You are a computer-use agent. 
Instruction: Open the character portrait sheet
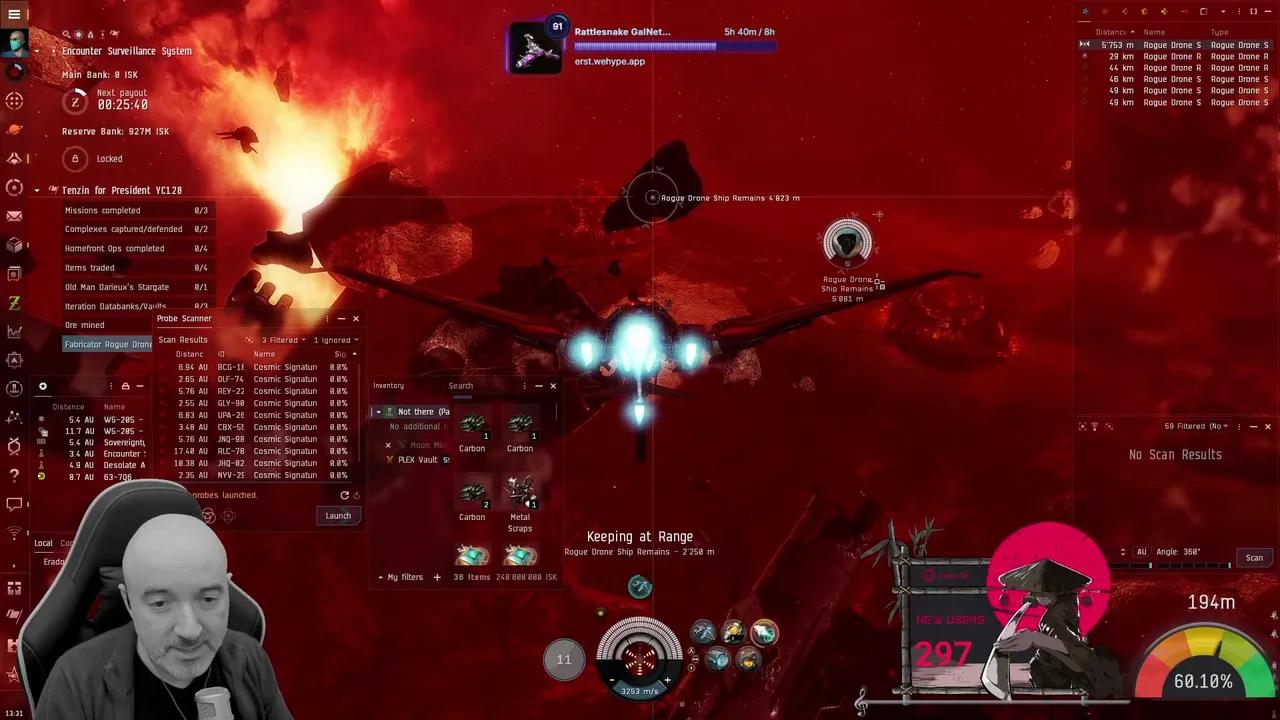pyautogui.click(x=15, y=44)
